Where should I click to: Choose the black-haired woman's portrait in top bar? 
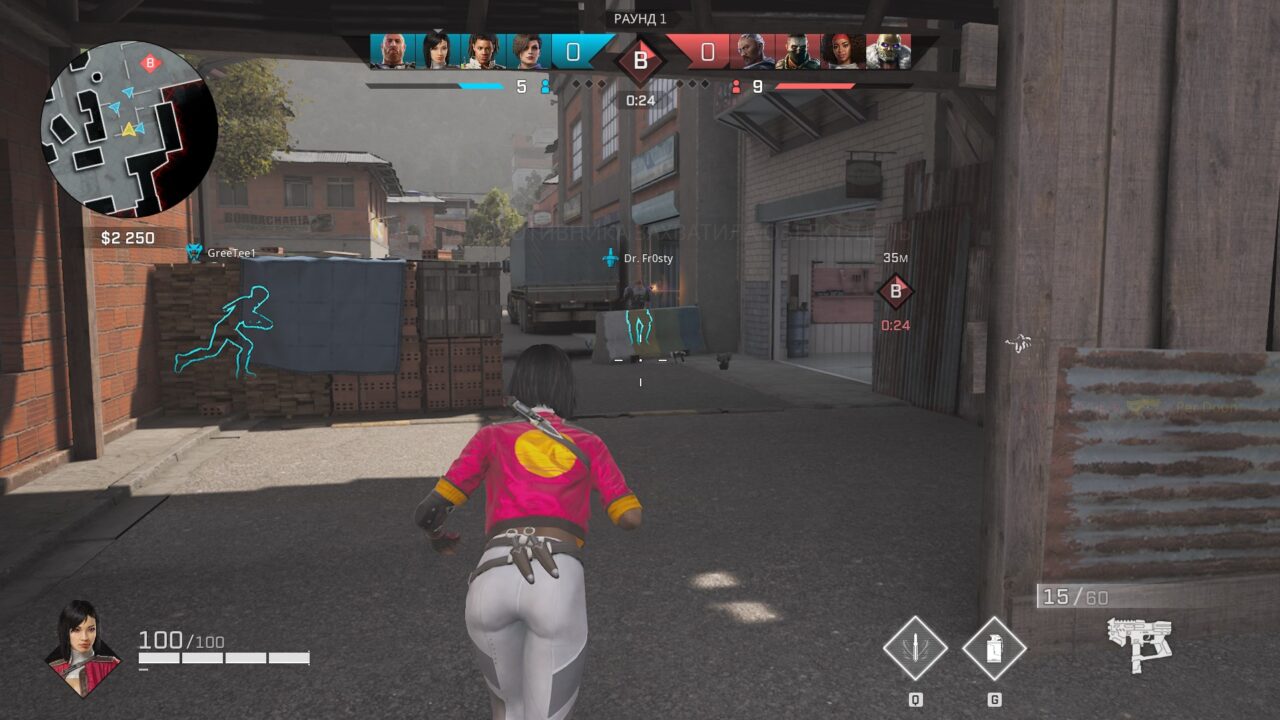[x=437, y=52]
